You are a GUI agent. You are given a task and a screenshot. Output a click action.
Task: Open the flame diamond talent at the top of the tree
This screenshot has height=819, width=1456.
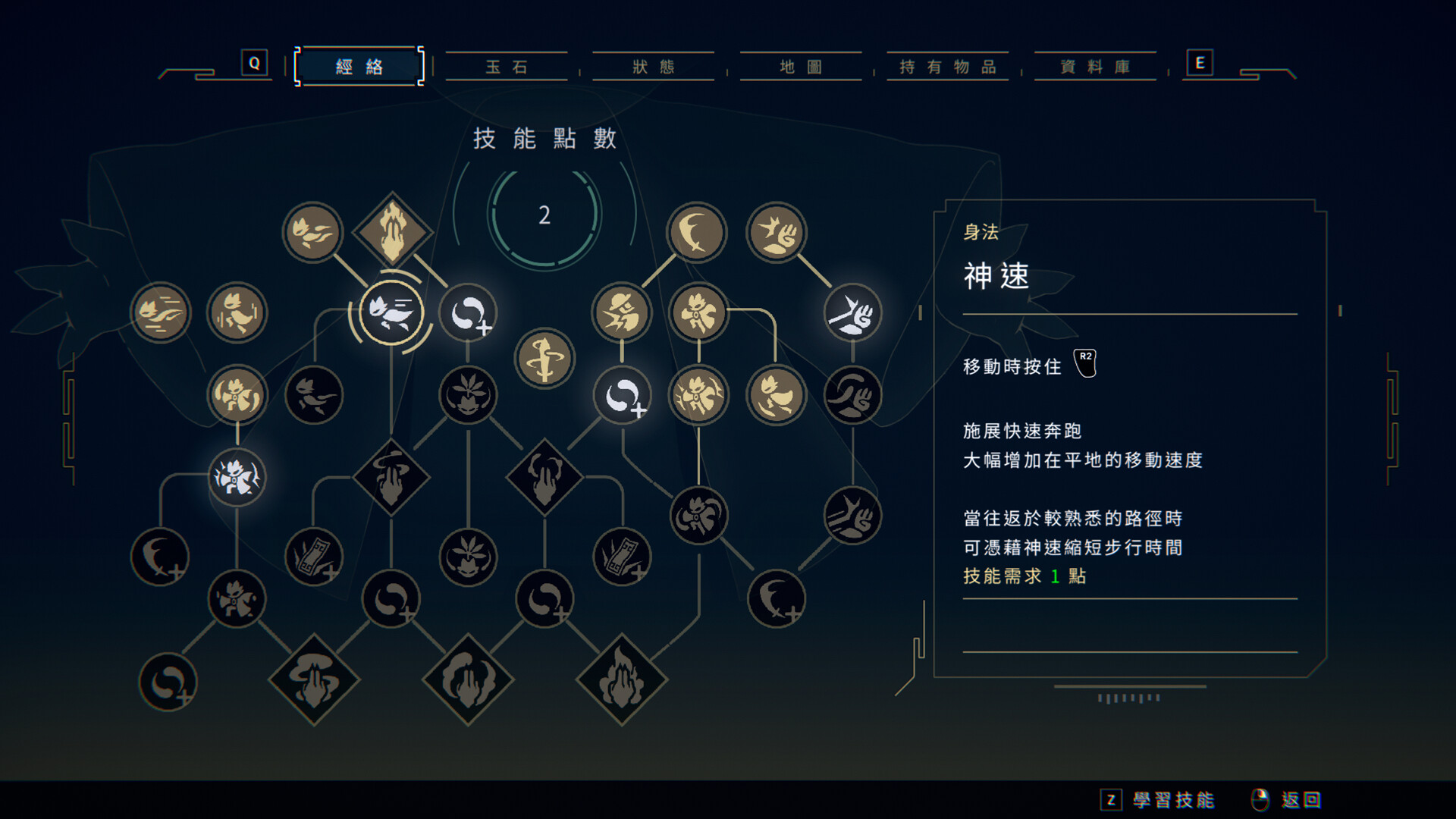coord(391,230)
